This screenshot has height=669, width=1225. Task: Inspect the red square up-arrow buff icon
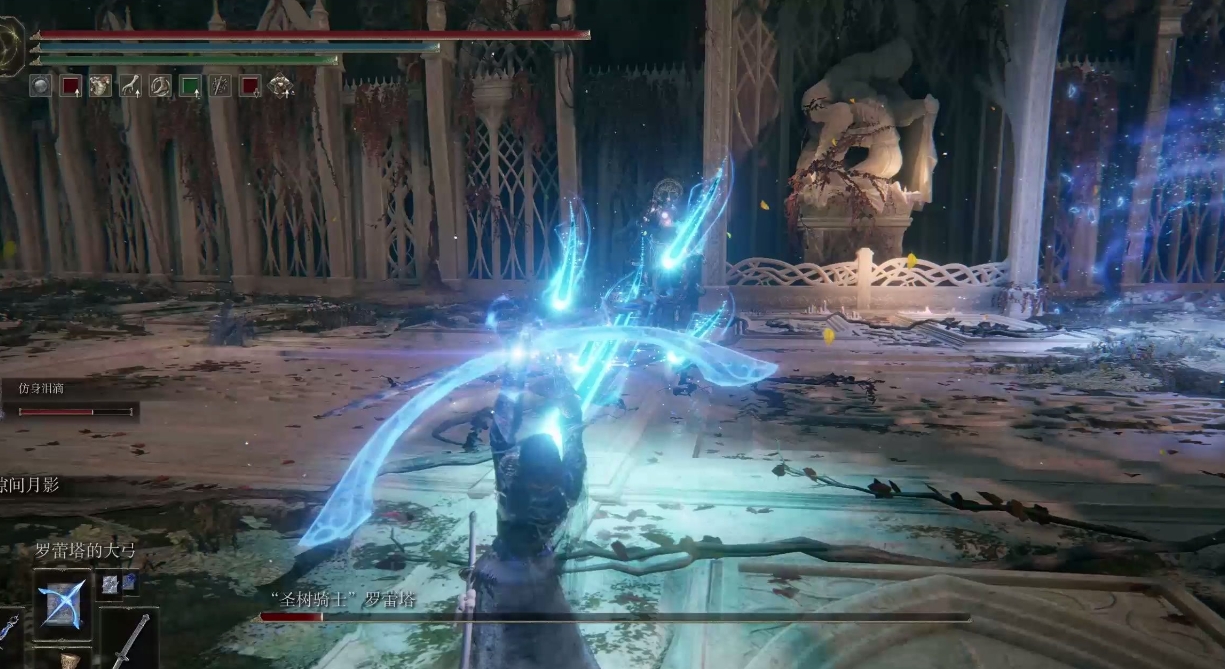point(70,86)
